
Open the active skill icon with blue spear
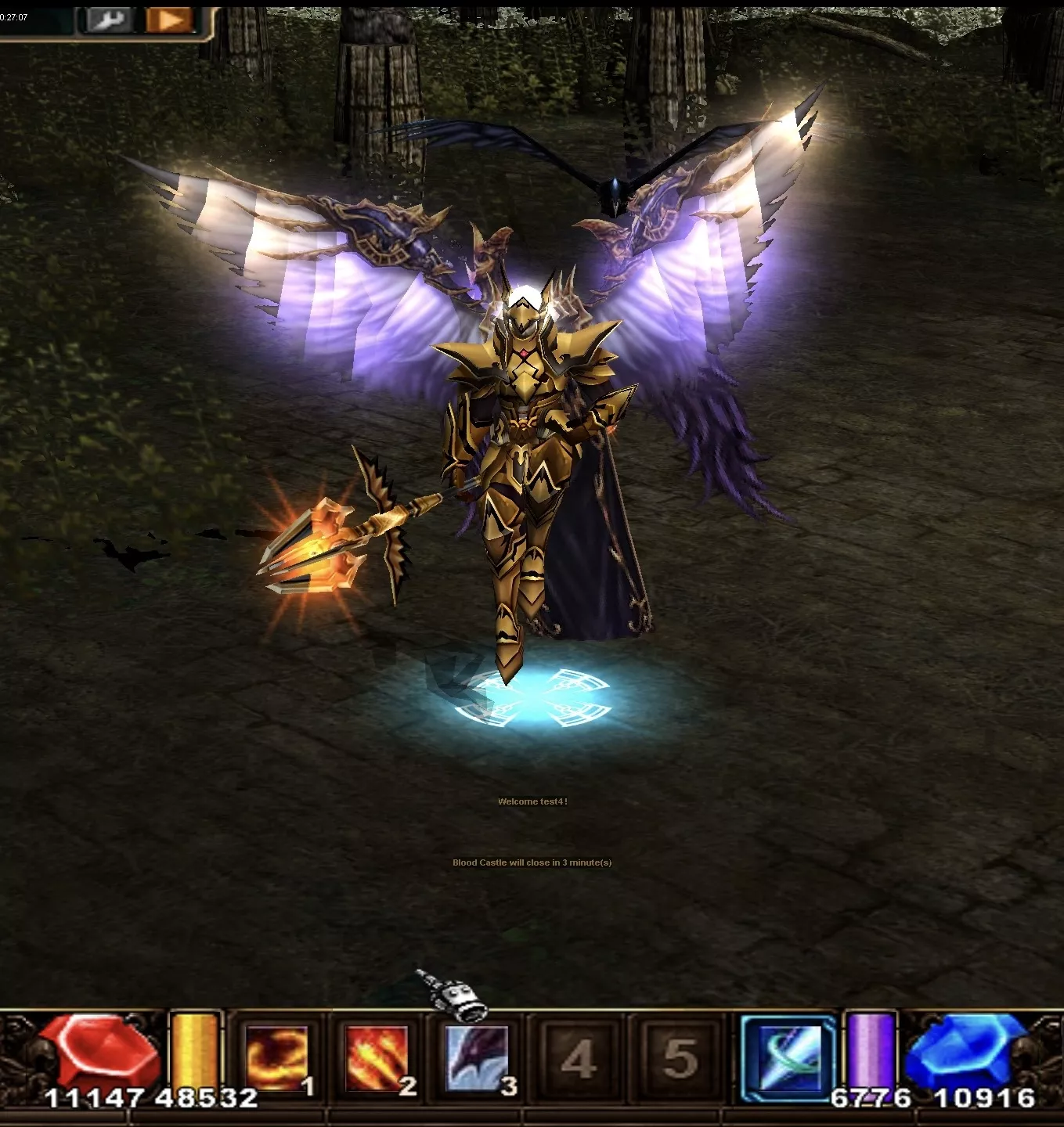[788, 1058]
